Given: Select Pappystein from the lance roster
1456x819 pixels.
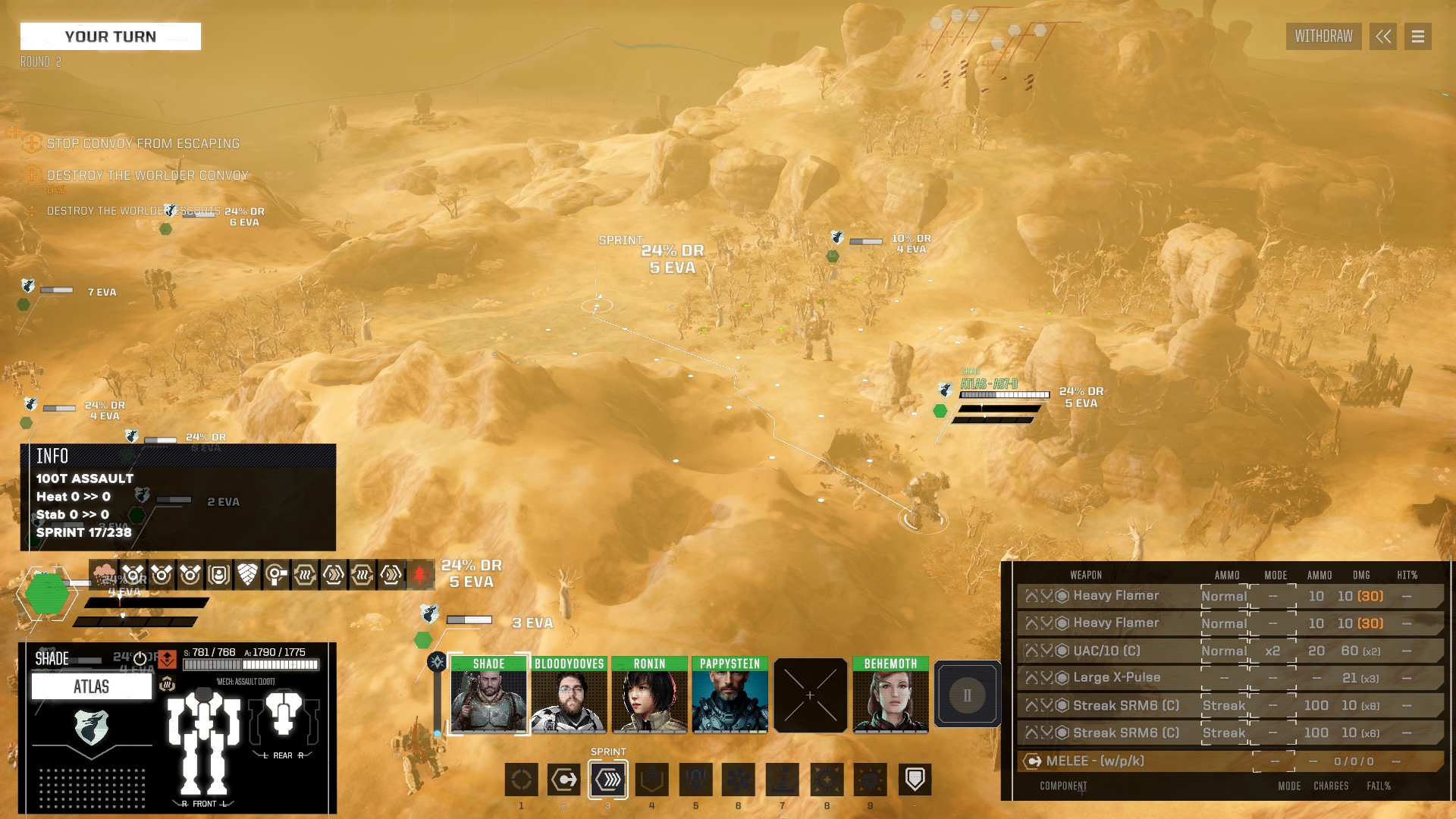Looking at the screenshot, I should pyautogui.click(x=730, y=695).
